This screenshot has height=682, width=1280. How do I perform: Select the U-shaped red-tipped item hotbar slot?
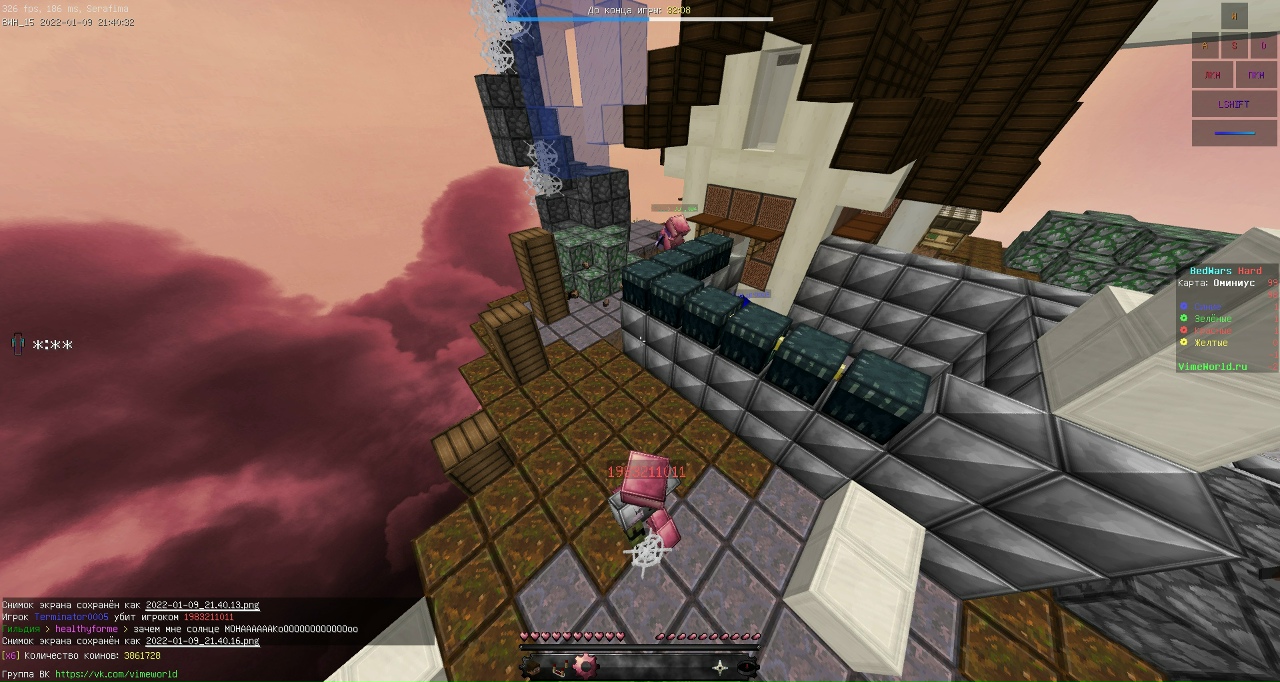(561, 666)
